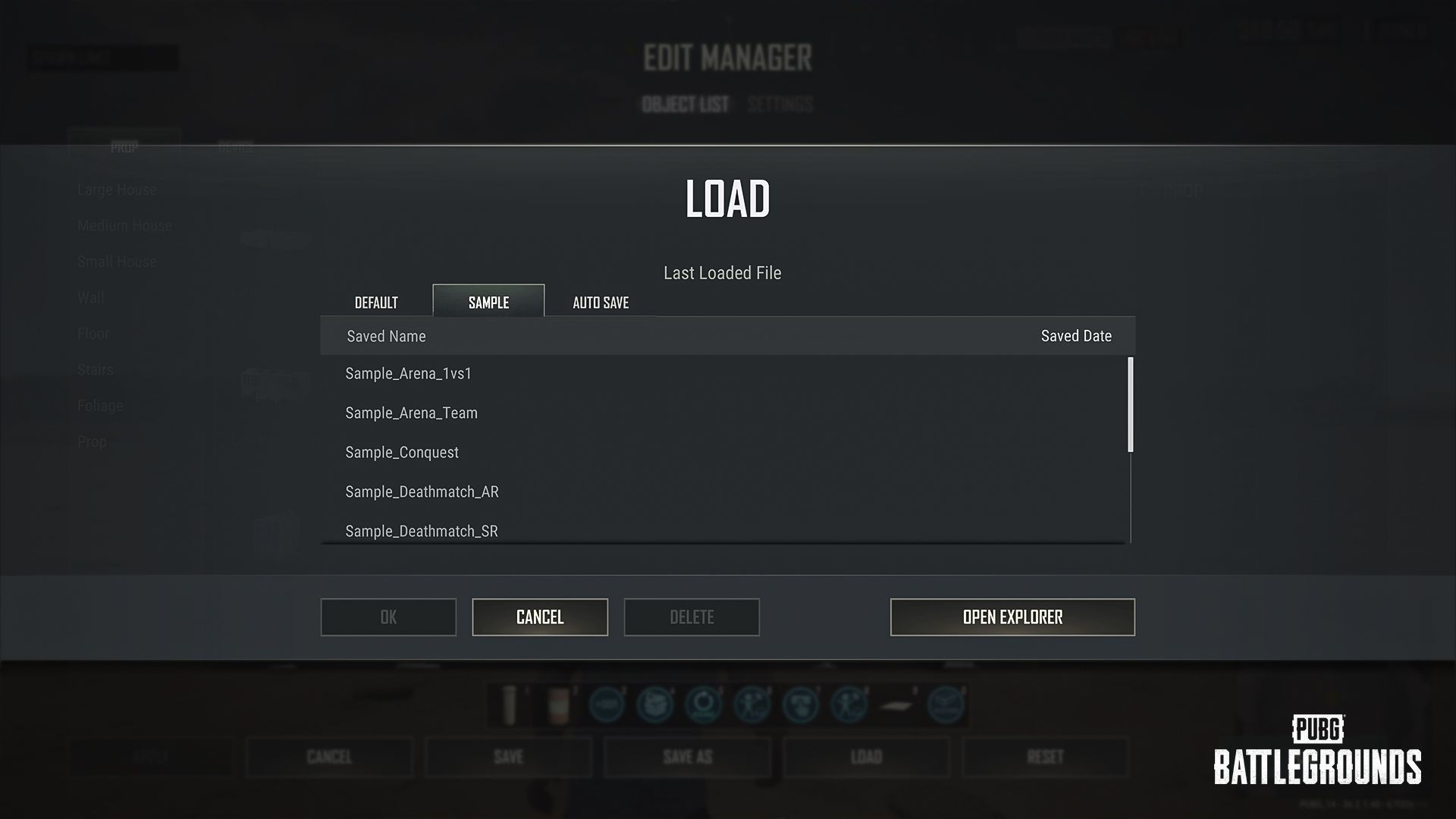1456x819 pixels.
Task: Delete the selected saved file
Action: [x=692, y=617]
